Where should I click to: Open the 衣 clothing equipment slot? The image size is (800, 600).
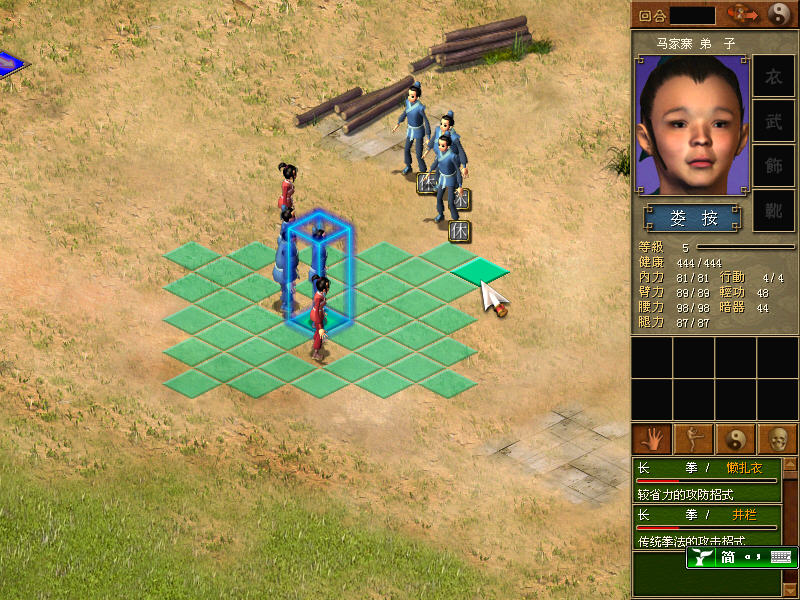[773, 77]
